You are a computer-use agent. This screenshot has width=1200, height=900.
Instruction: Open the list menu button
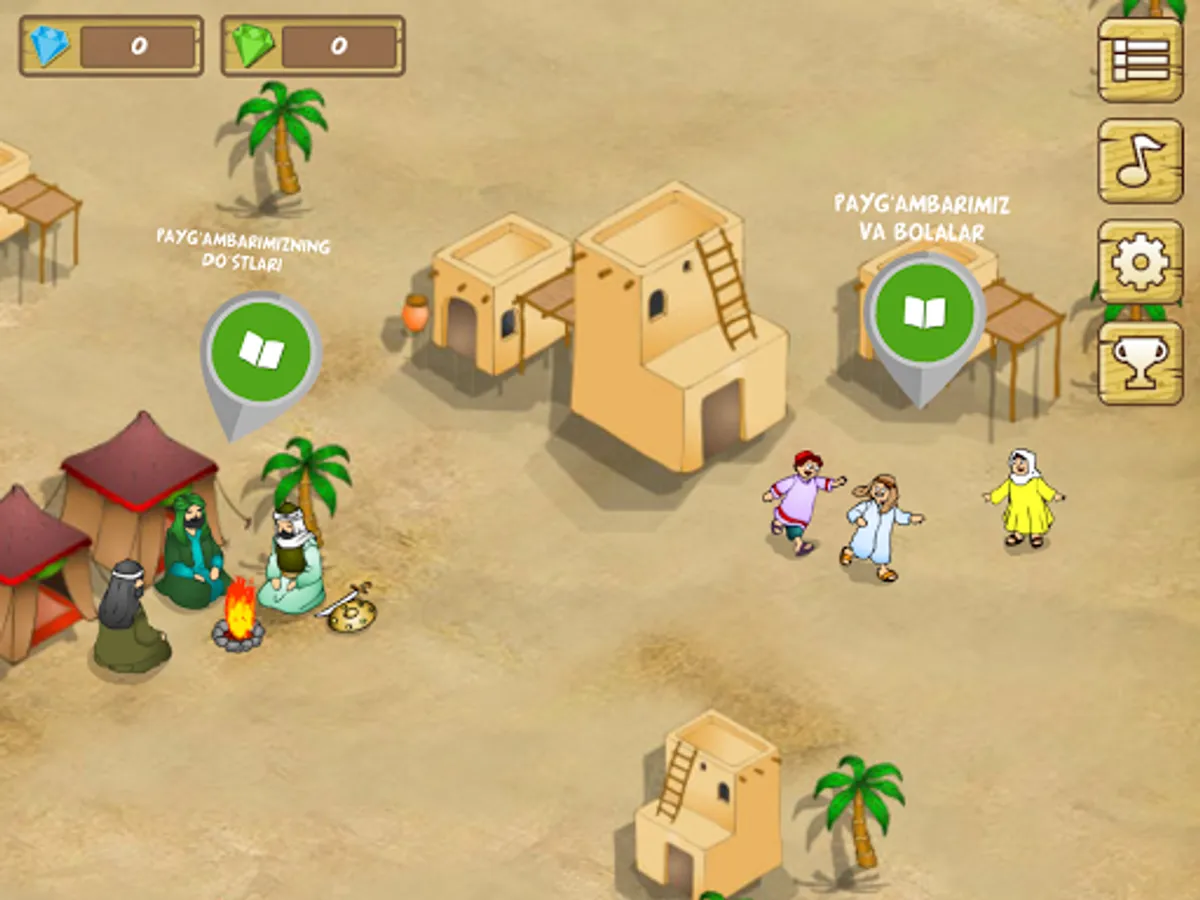tap(1141, 60)
